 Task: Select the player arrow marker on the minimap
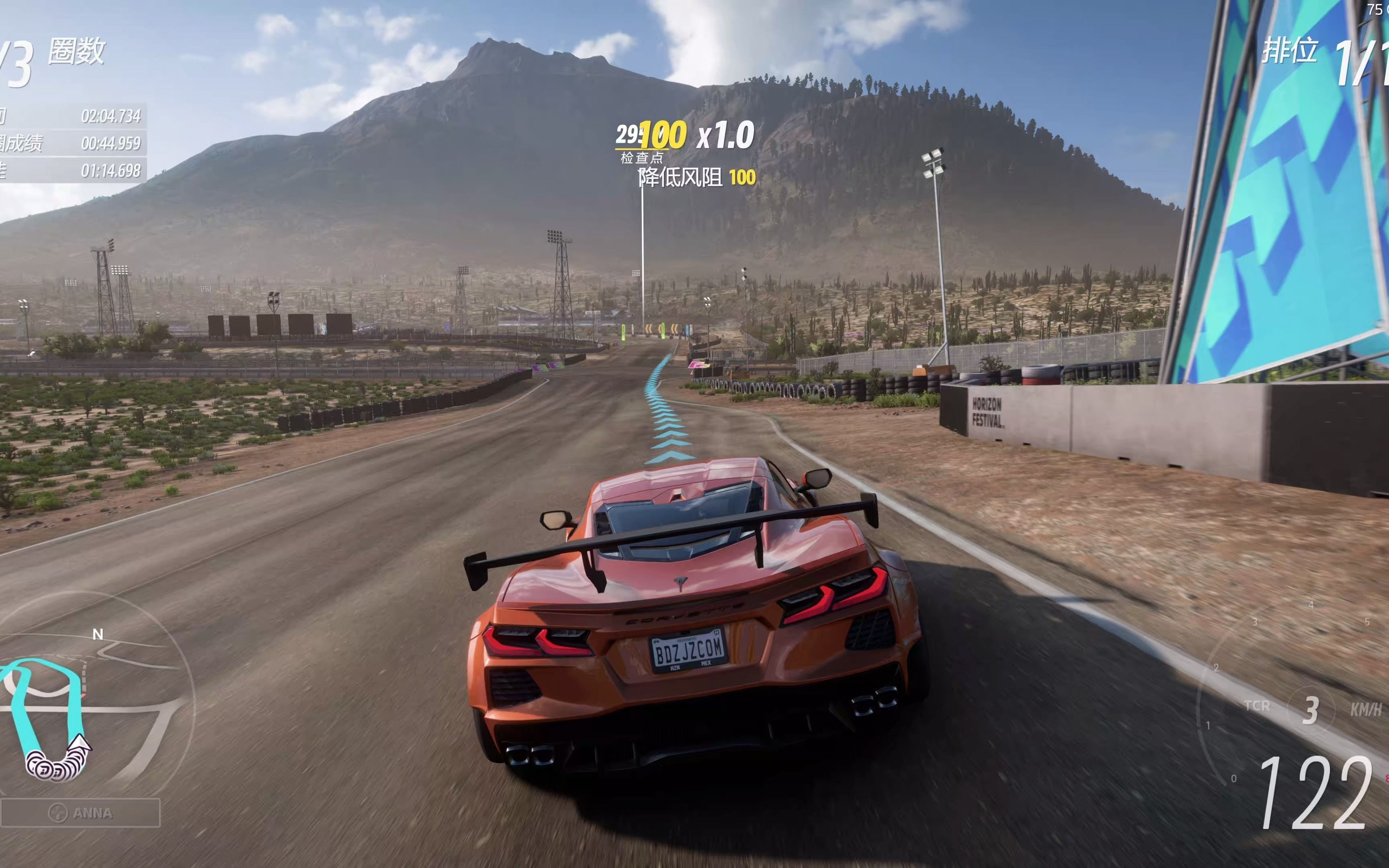pos(81,745)
